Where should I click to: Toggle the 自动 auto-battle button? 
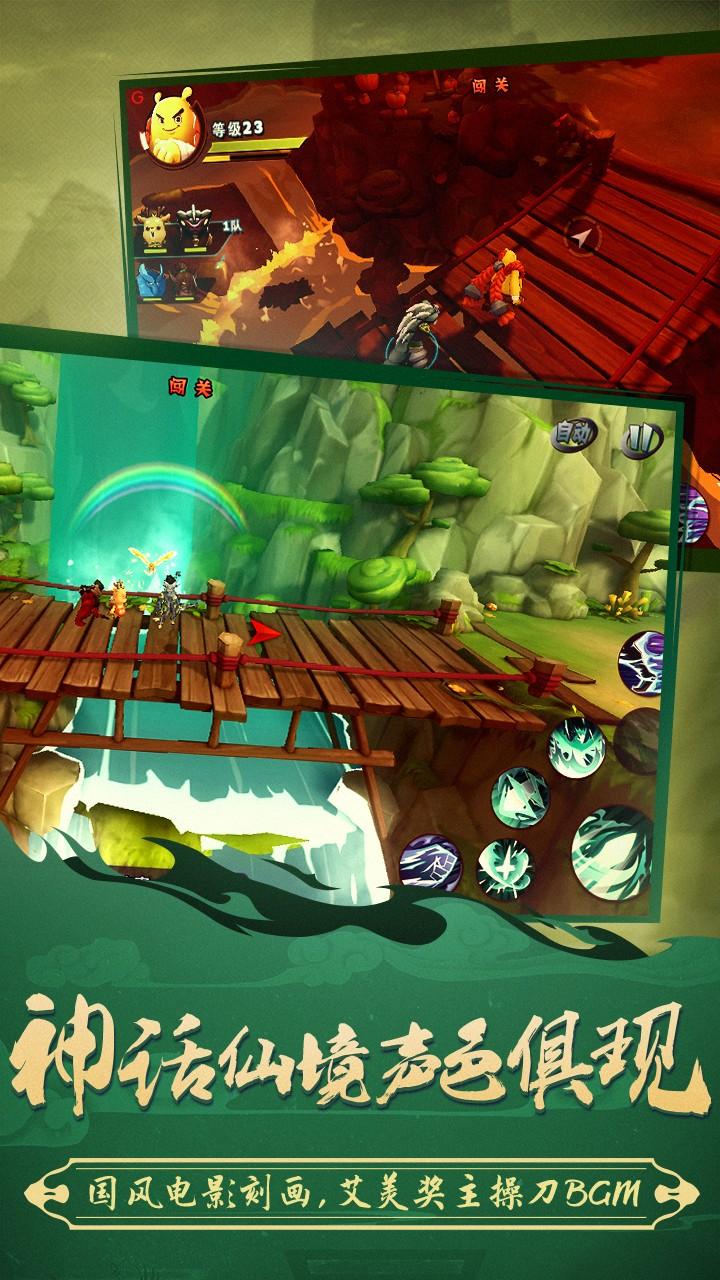575,433
